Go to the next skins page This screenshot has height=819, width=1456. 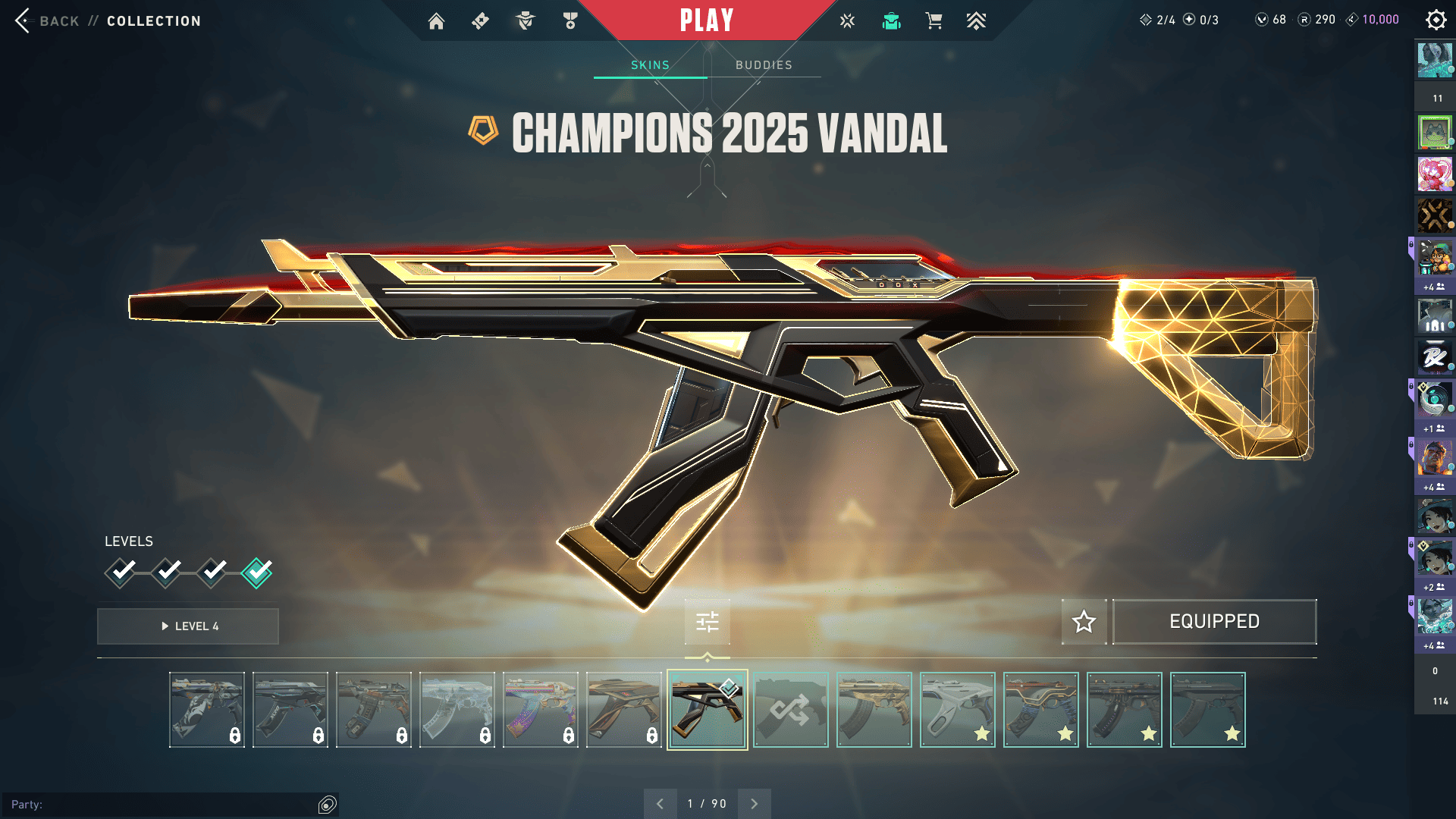click(754, 804)
